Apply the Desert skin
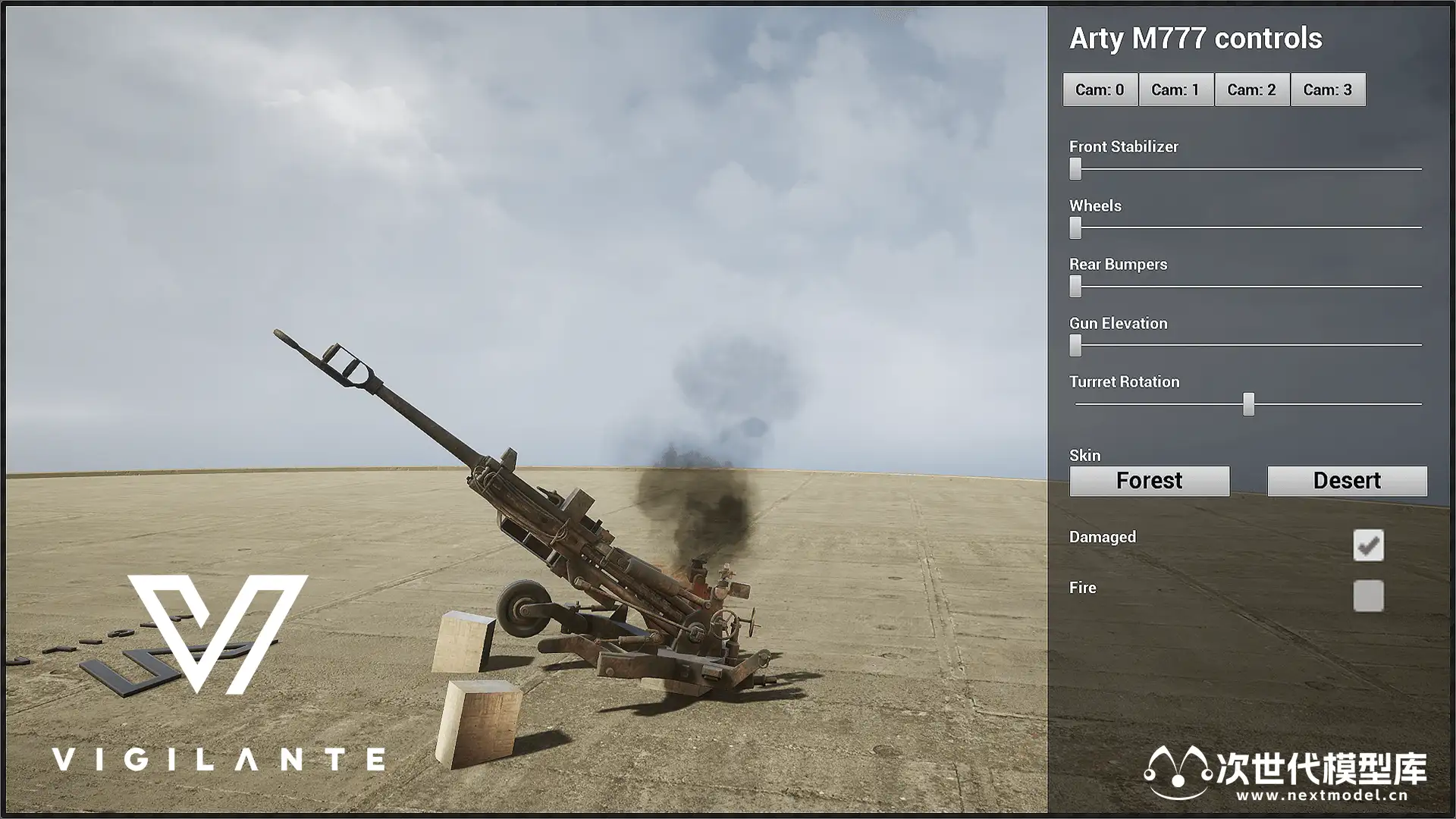This screenshot has width=1456, height=819. coord(1347,481)
